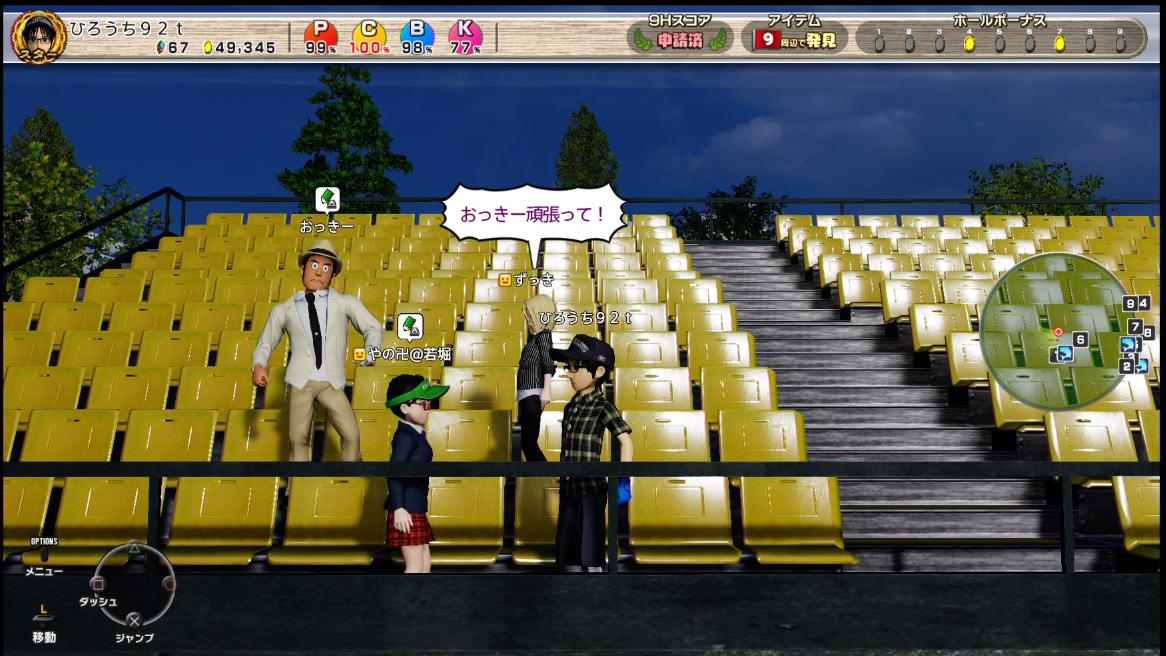Image resolution: width=1166 pixels, height=656 pixels.
Task: Open the アイテム panel
Action: click(x=795, y=36)
